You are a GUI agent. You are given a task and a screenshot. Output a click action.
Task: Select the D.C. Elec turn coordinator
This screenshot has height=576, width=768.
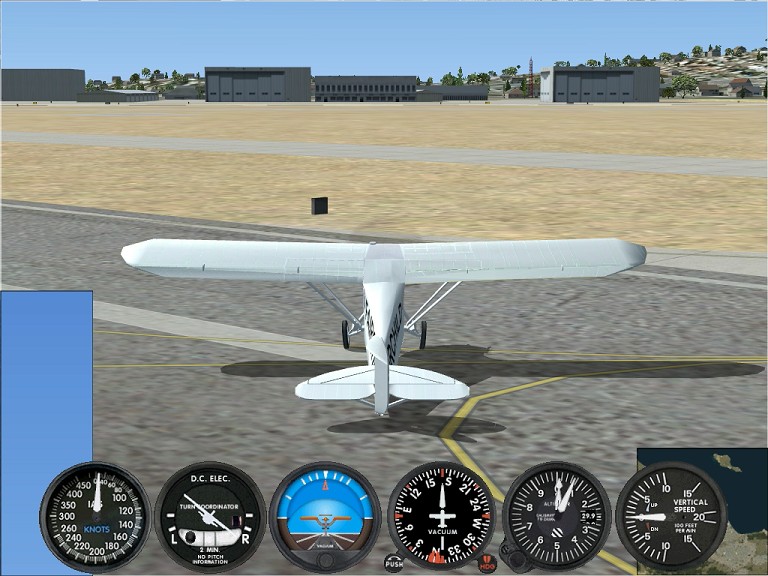pyautogui.click(x=210, y=516)
